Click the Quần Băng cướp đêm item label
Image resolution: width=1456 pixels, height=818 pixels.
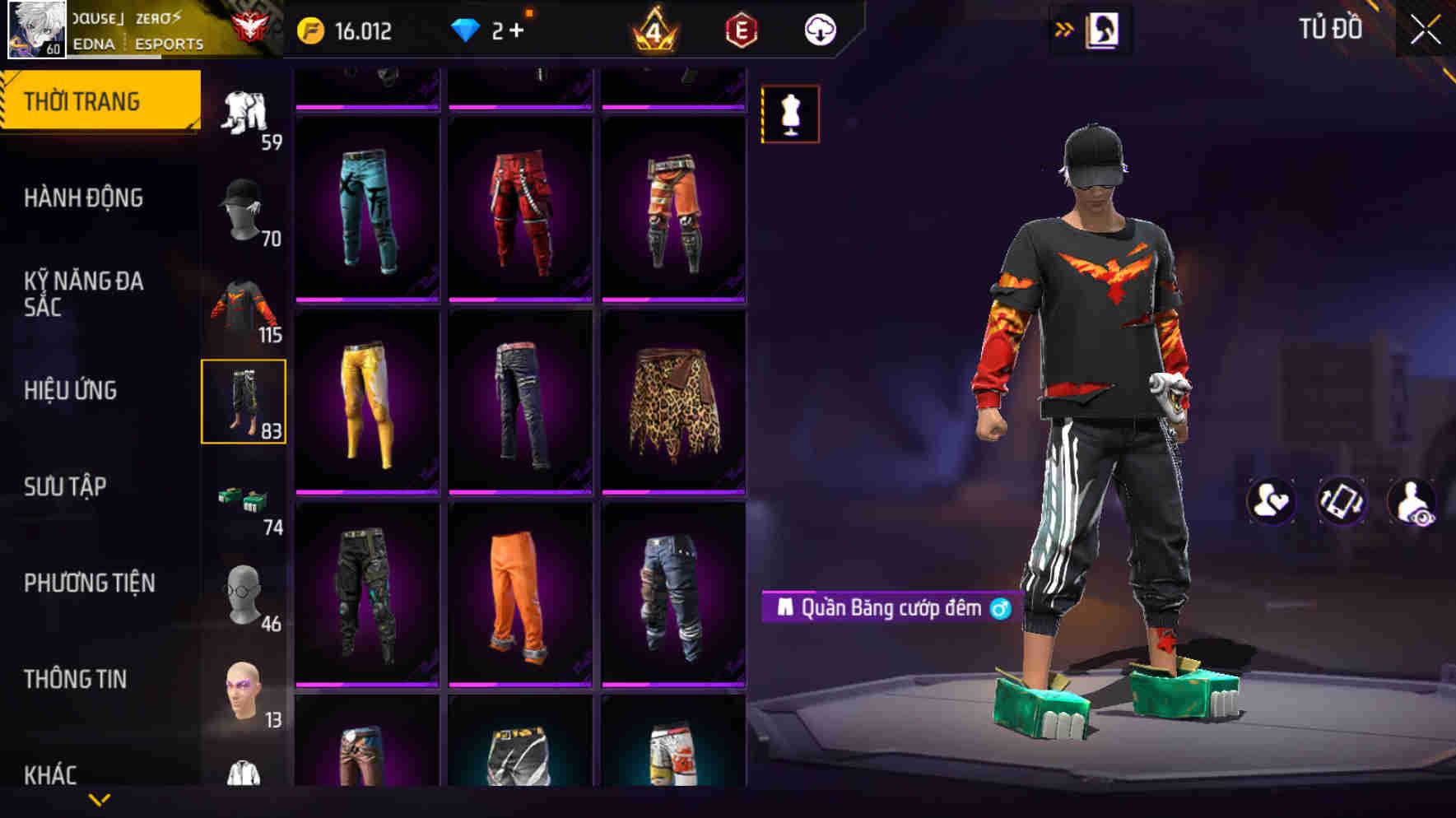tap(889, 609)
